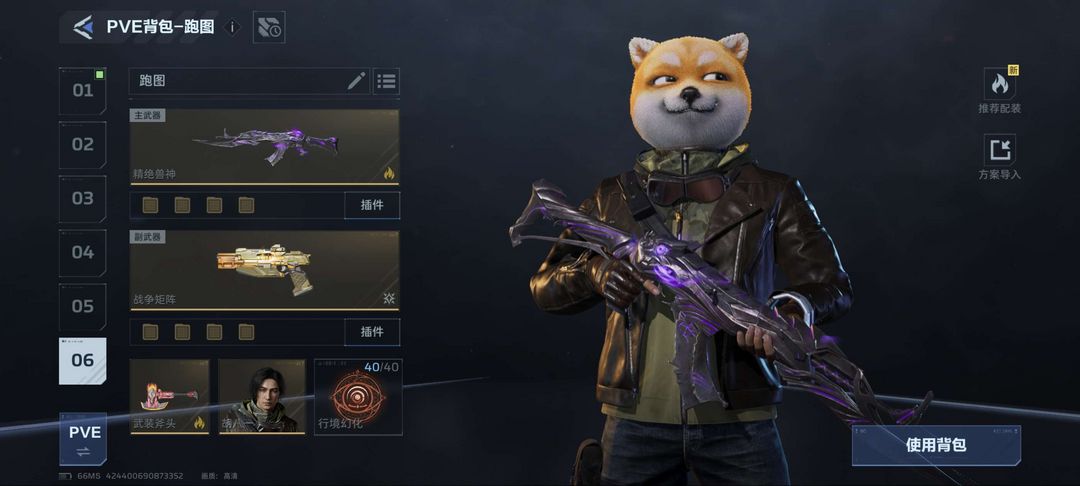
Task: Choose backpack slot 03
Action: point(82,199)
